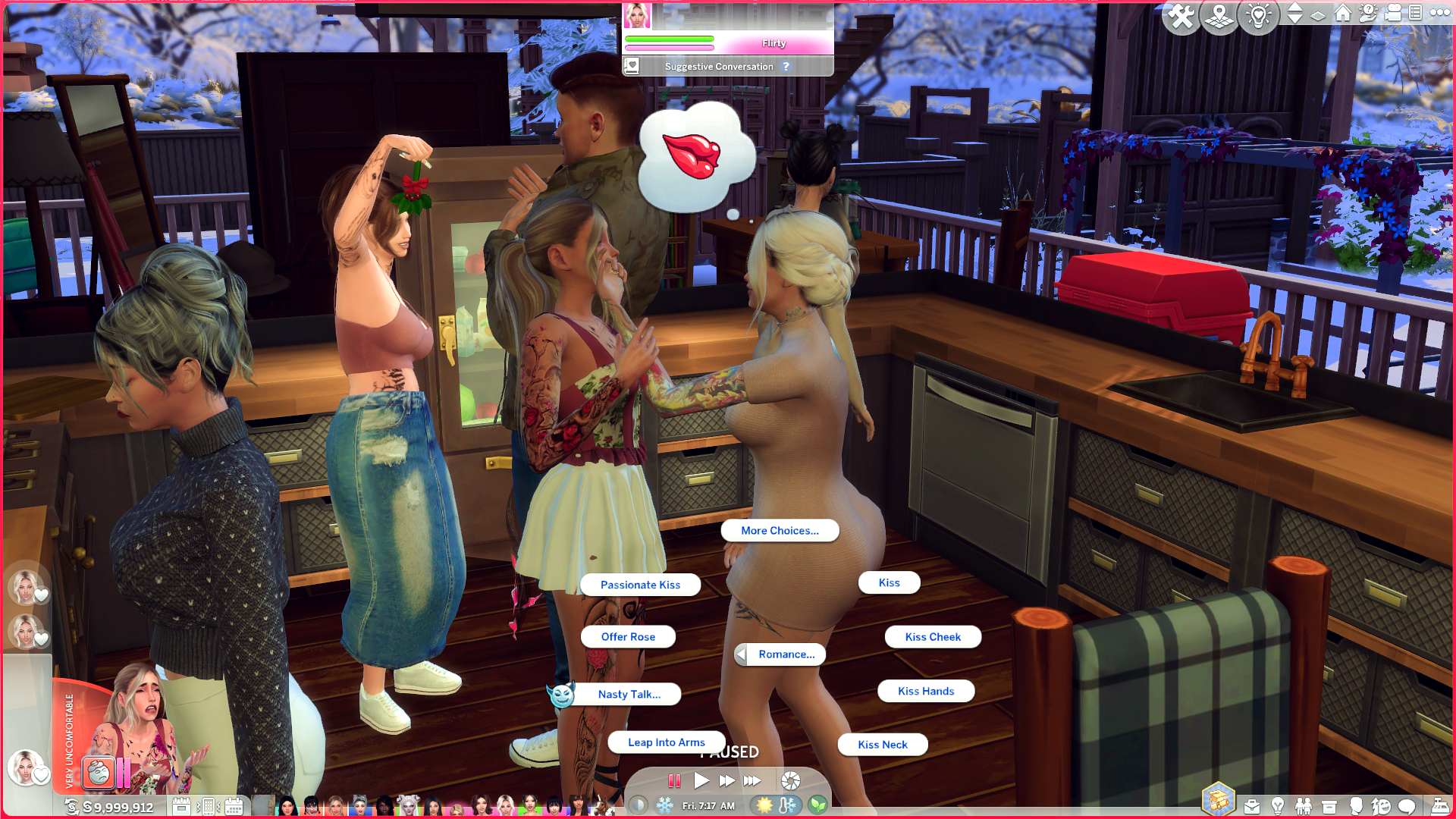Viewport: 1456px width, 819px height.
Task: Choose Kiss Neck interaction
Action: coord(882,744)
